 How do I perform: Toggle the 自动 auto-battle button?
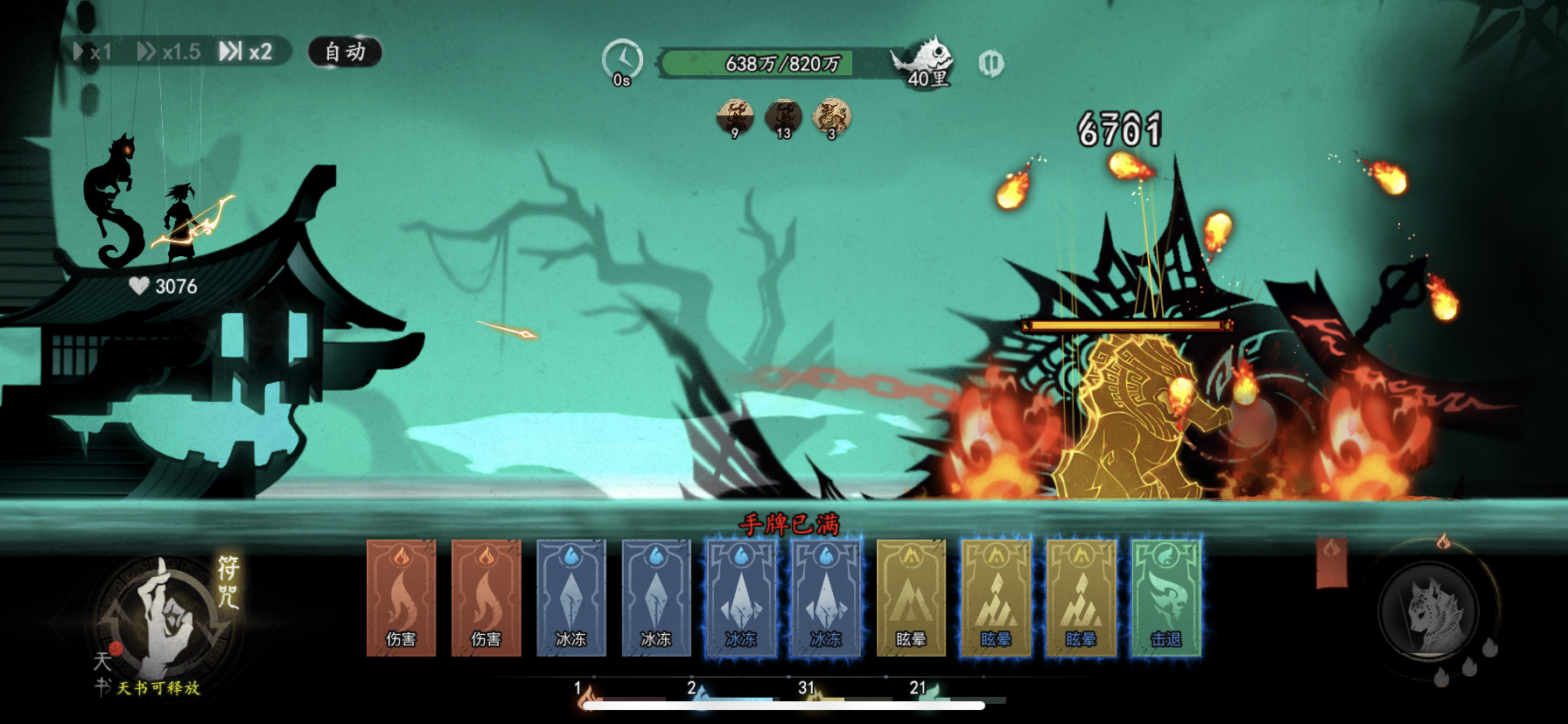pos(345,52)
